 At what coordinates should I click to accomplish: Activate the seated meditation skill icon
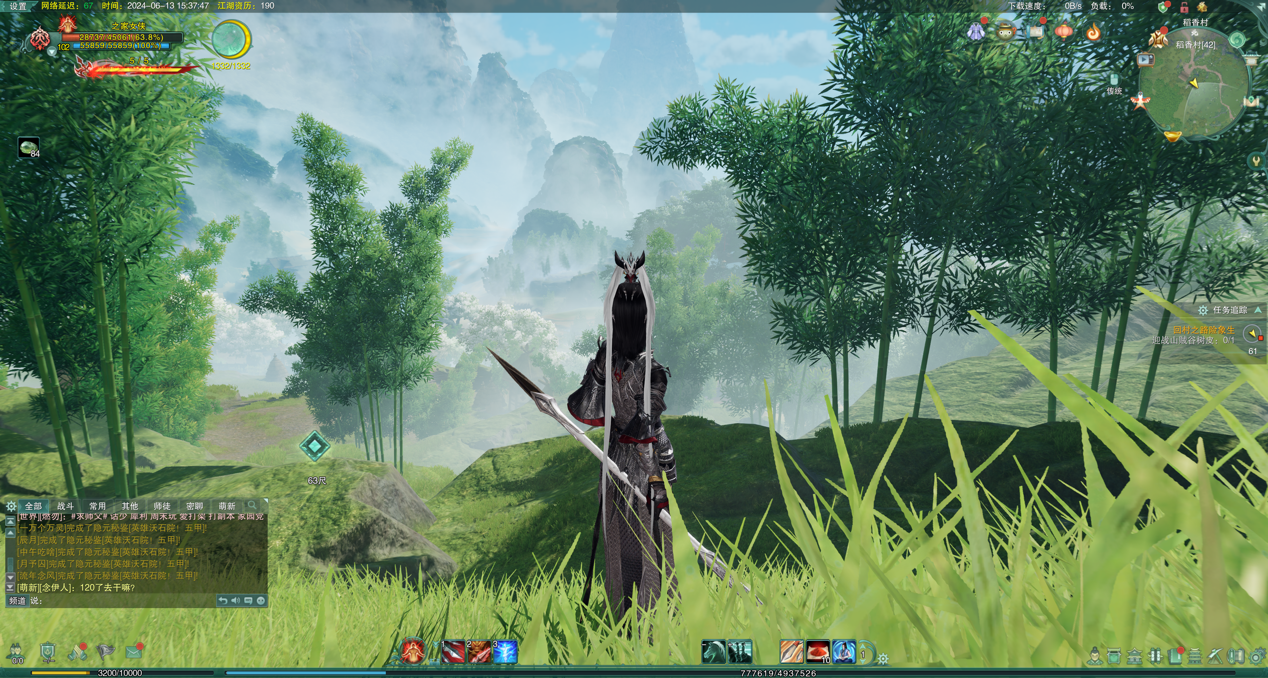tap(844, 653)
